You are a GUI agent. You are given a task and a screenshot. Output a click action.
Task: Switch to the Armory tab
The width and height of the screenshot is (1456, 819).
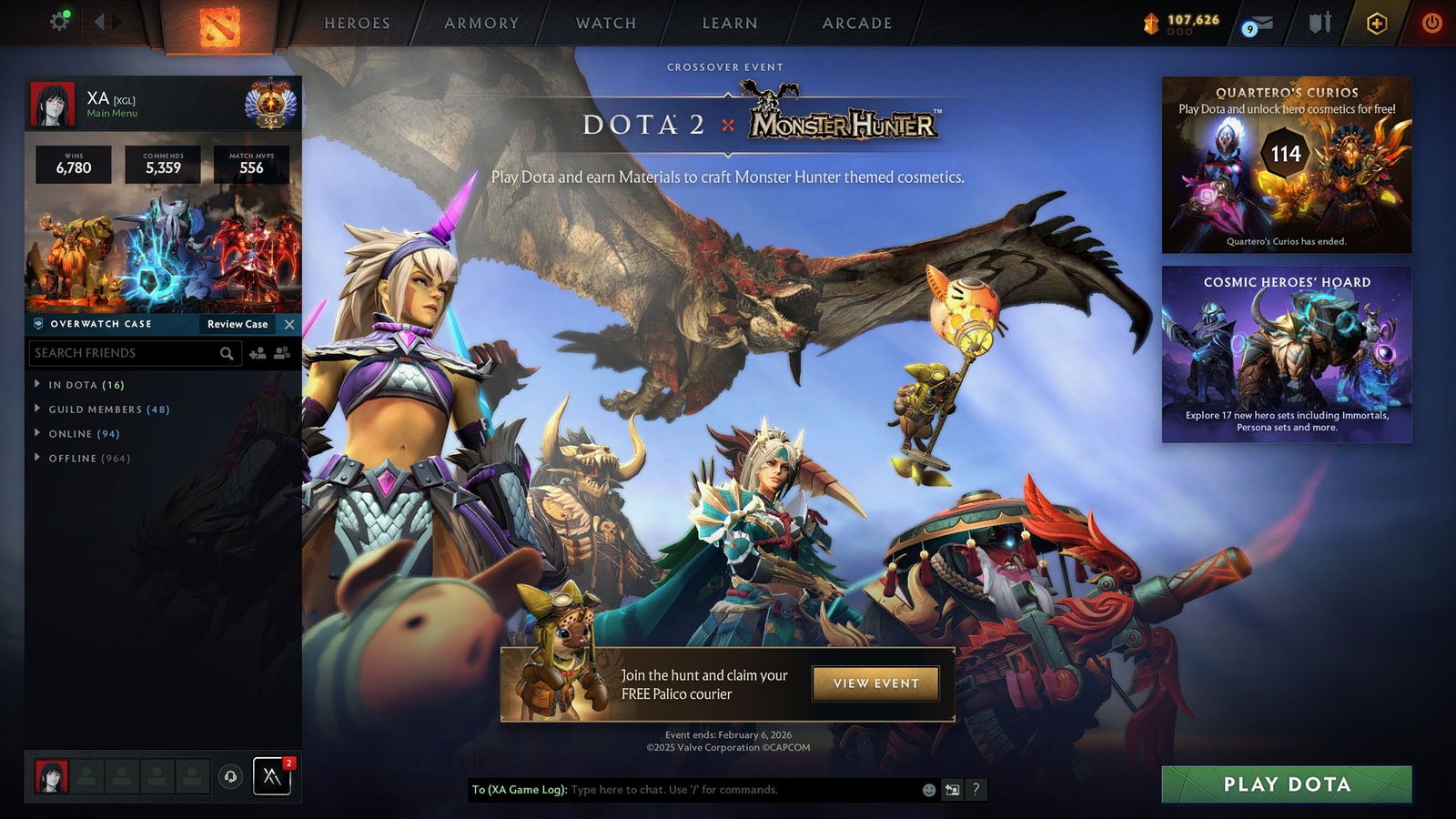point(481,24)
